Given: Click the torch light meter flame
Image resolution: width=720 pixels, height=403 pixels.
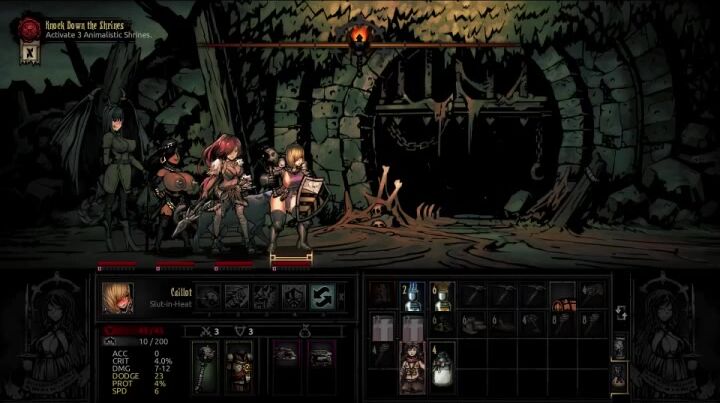Looking at the screenshot, I should [360, 38].
